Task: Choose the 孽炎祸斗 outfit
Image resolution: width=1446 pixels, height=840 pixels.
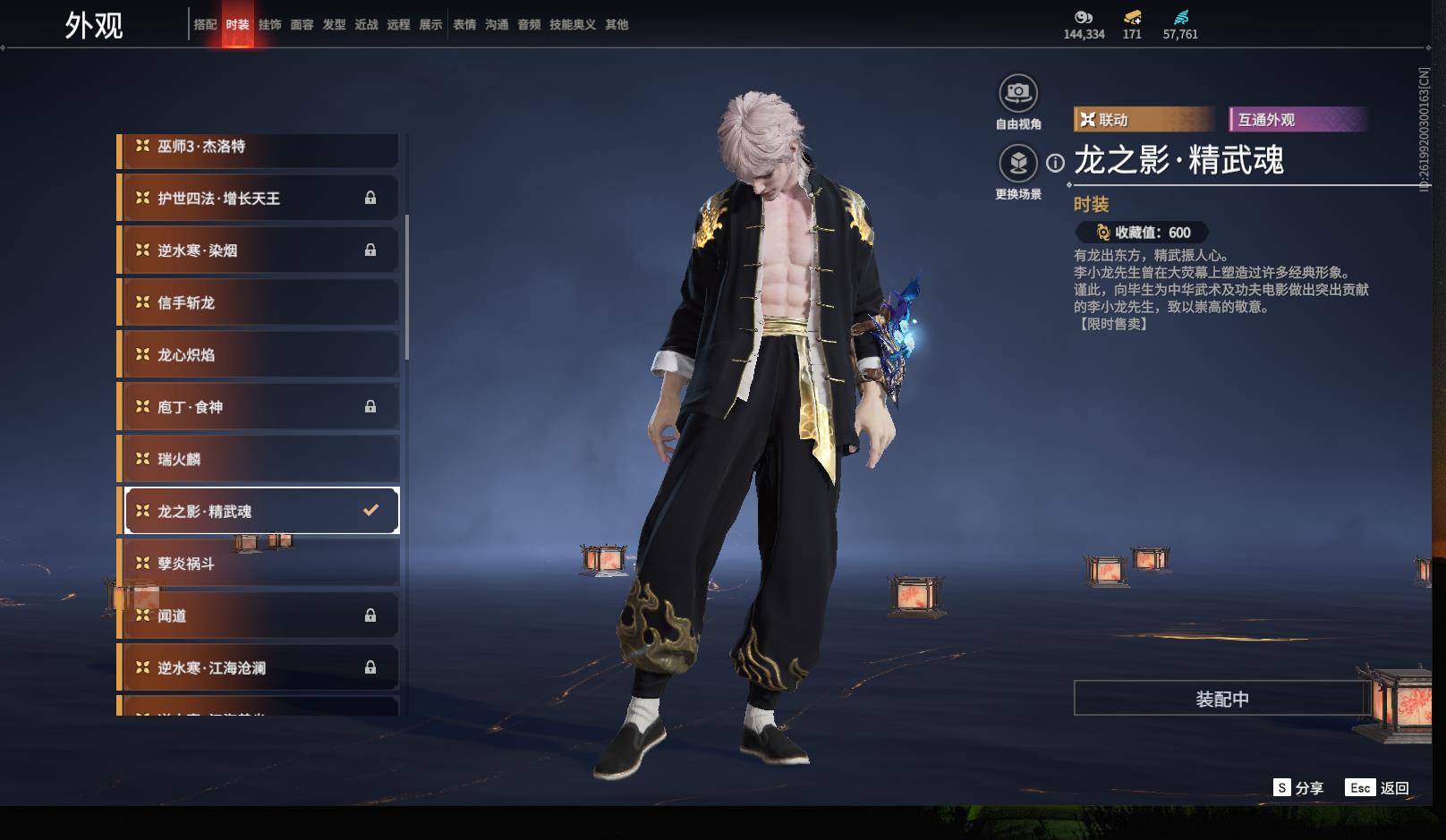Action: [259, 564]
